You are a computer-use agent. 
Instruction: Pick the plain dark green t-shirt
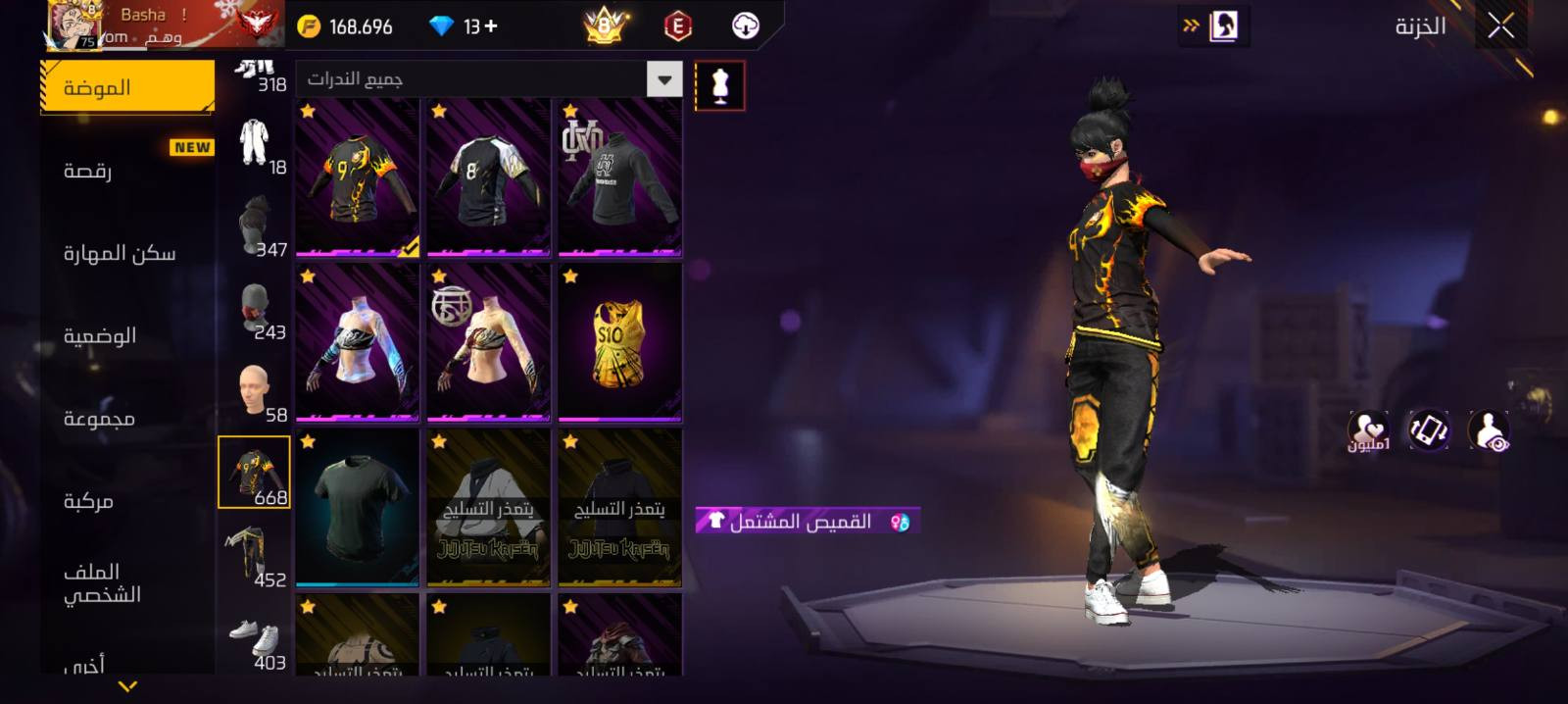tap(358, 507)
